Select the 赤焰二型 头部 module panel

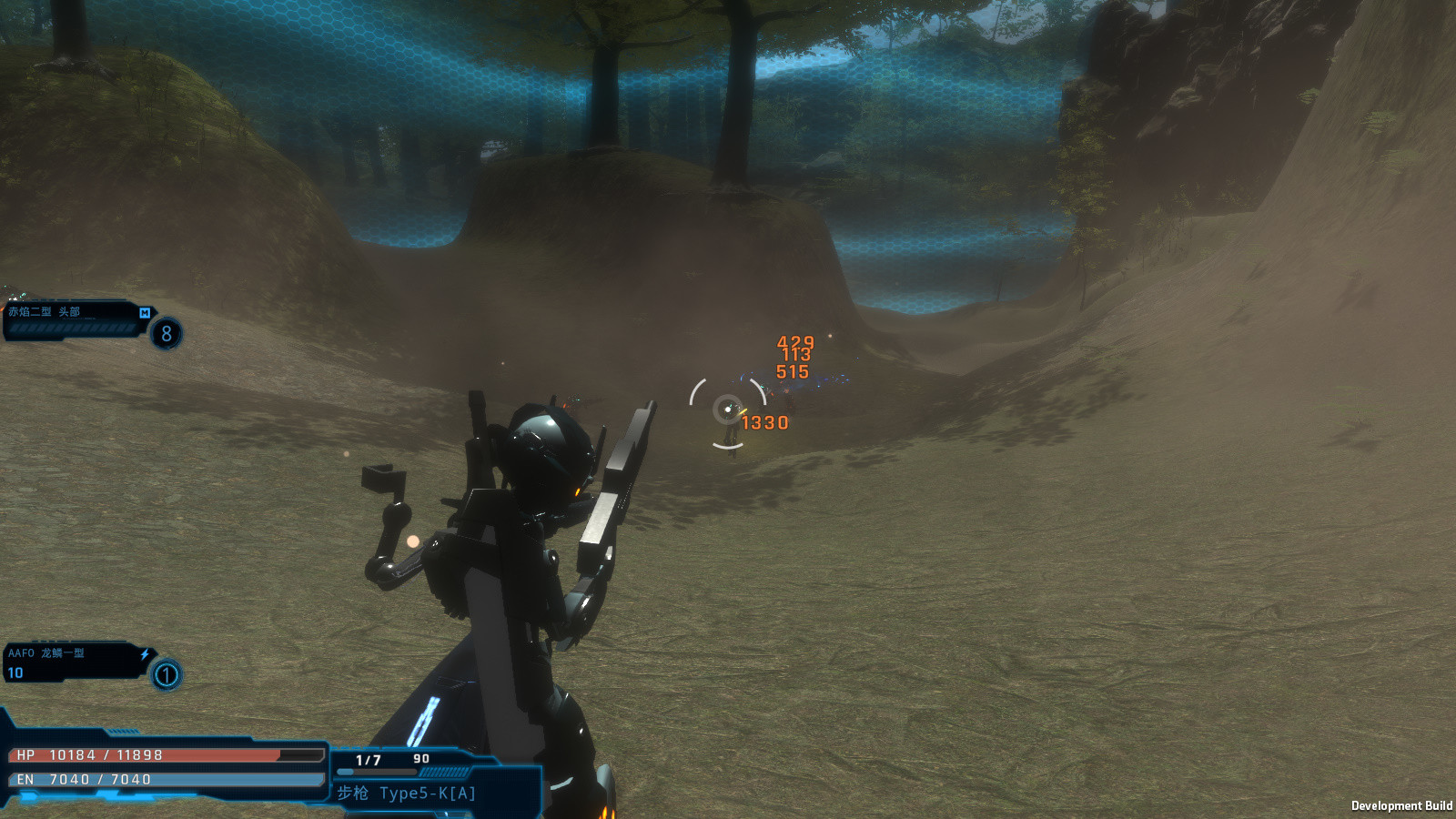73,320
